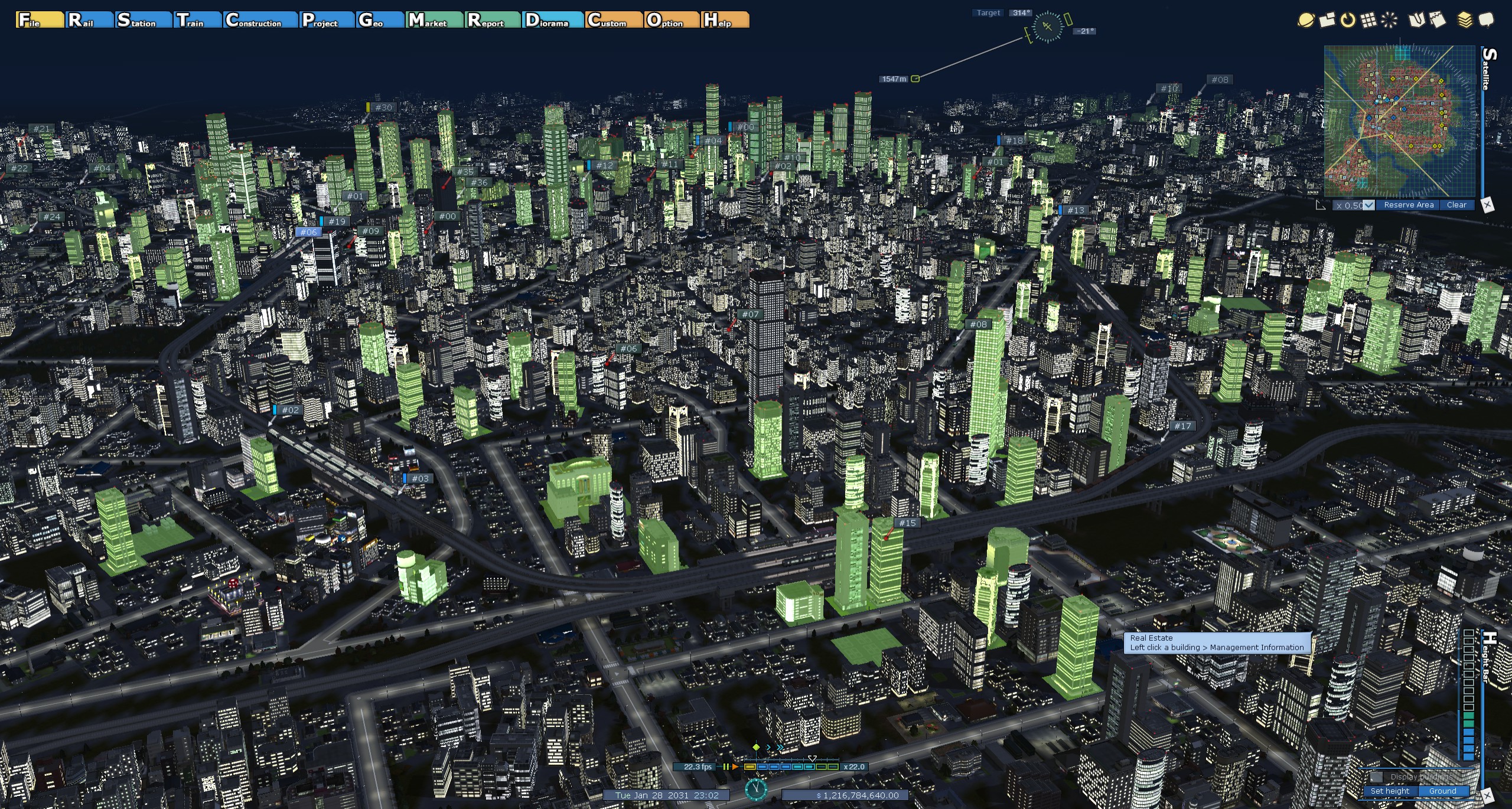Clear the satellite map reservation
This screenshot has height=809, width=1512.
(x=1456, y=205)
